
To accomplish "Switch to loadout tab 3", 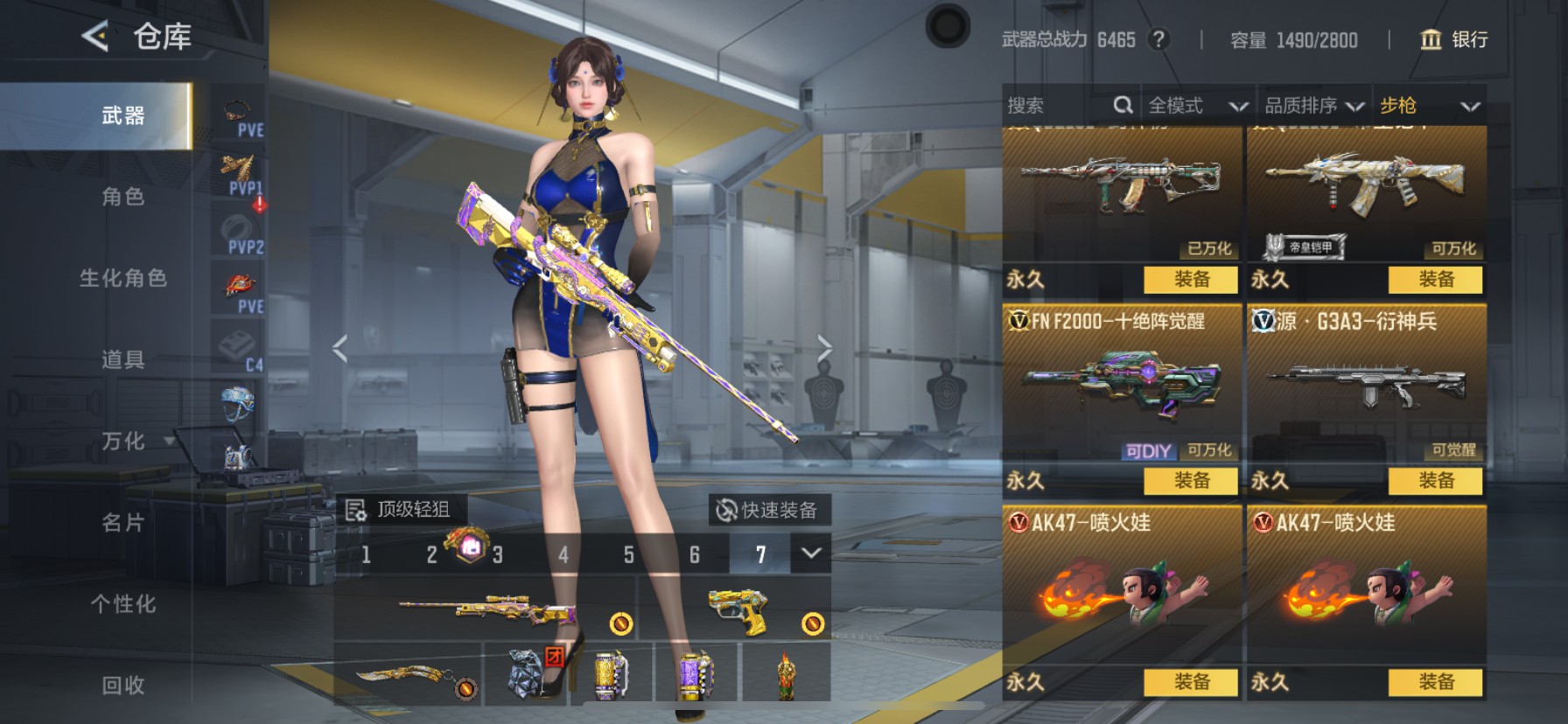I will point(497,554).
